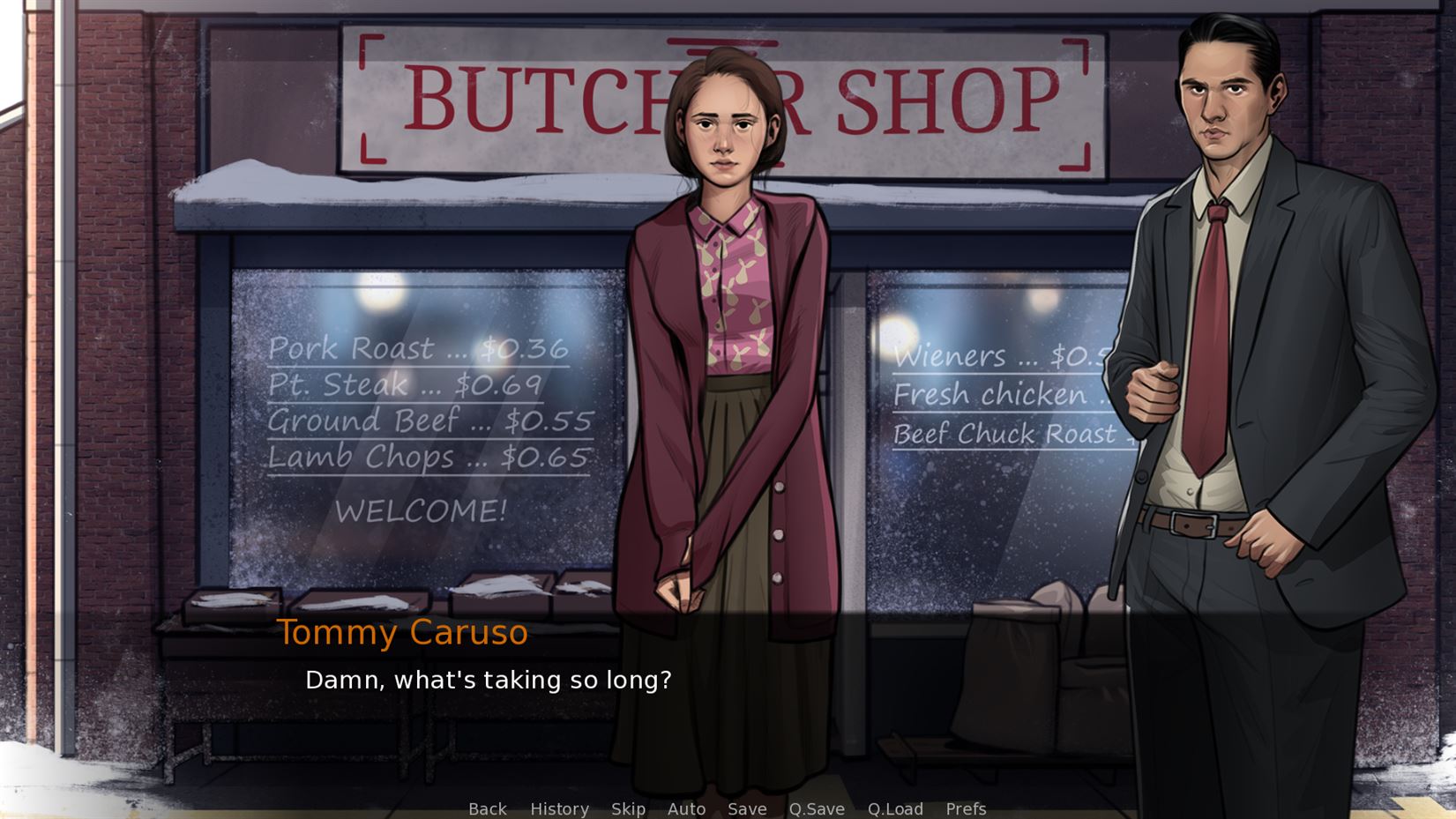Turn on Auto-forward mode
The width and height of the screenshot is (1456, 819).
click(x=687, y=808)
